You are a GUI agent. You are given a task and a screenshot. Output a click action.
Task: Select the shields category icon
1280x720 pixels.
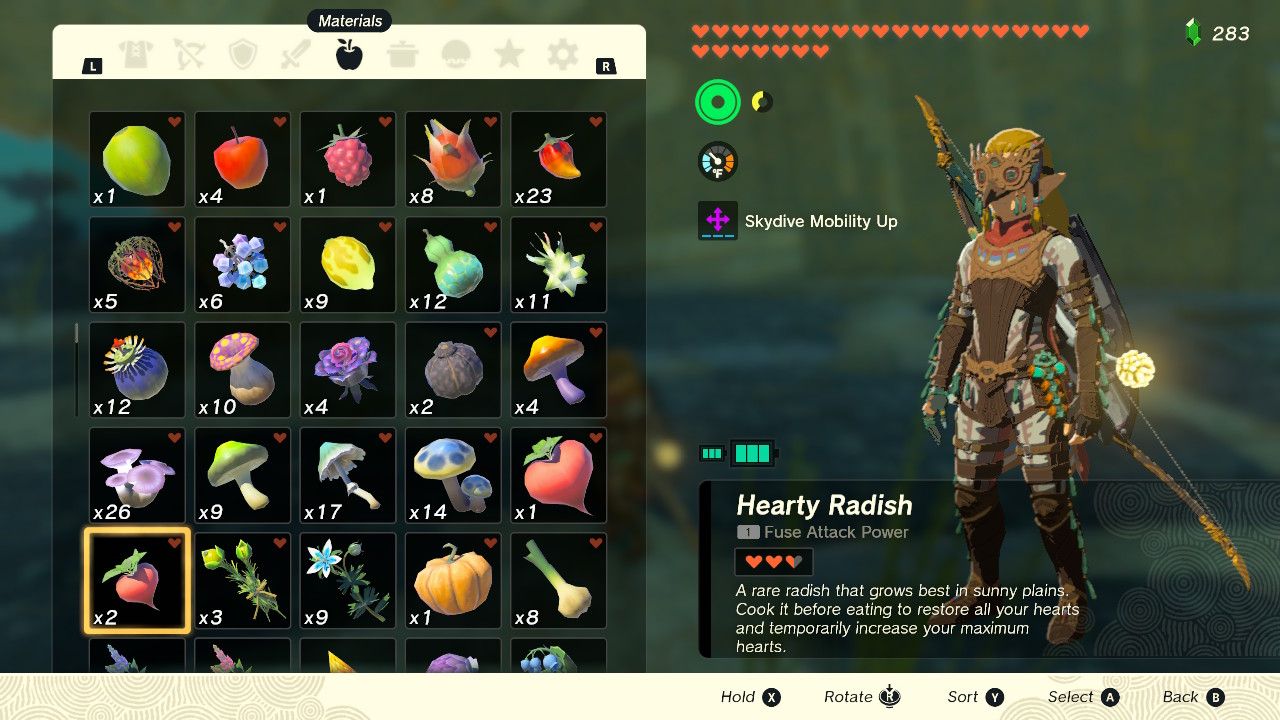click(243, 55)
